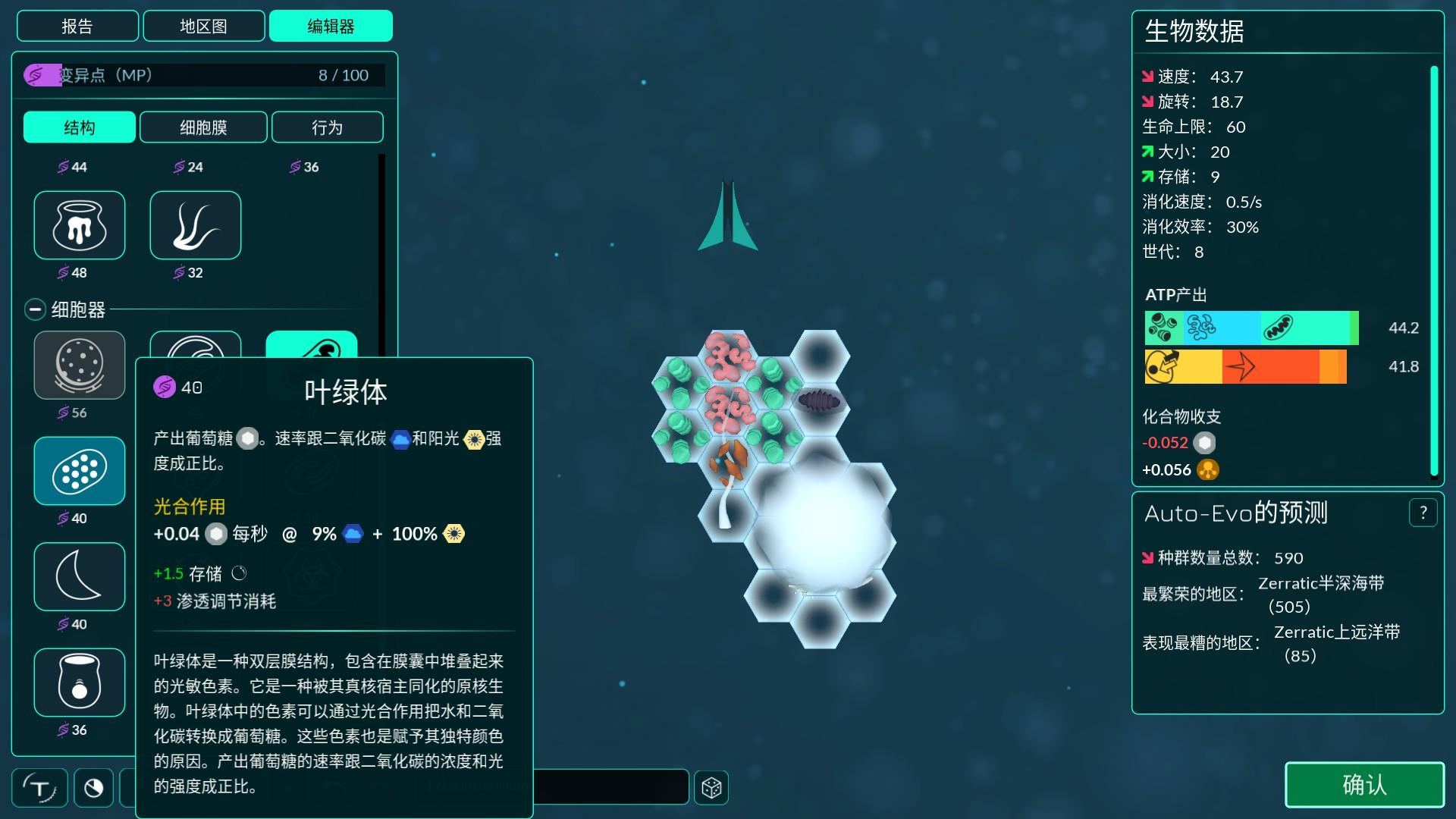Viewport: 1456px width, 819px height.
Task: Randomize the species name with dice
Action: point(711,788)
